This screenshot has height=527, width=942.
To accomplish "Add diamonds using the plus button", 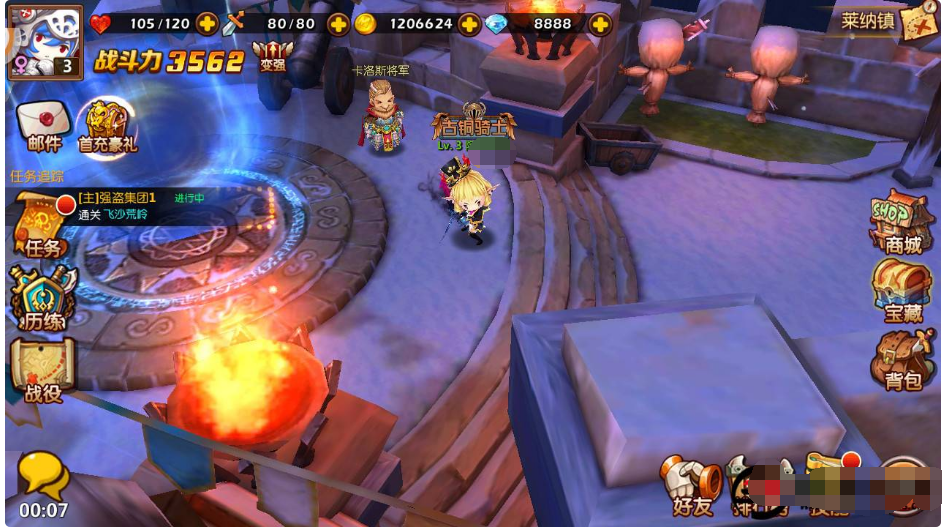I will (x=600, y=23).
